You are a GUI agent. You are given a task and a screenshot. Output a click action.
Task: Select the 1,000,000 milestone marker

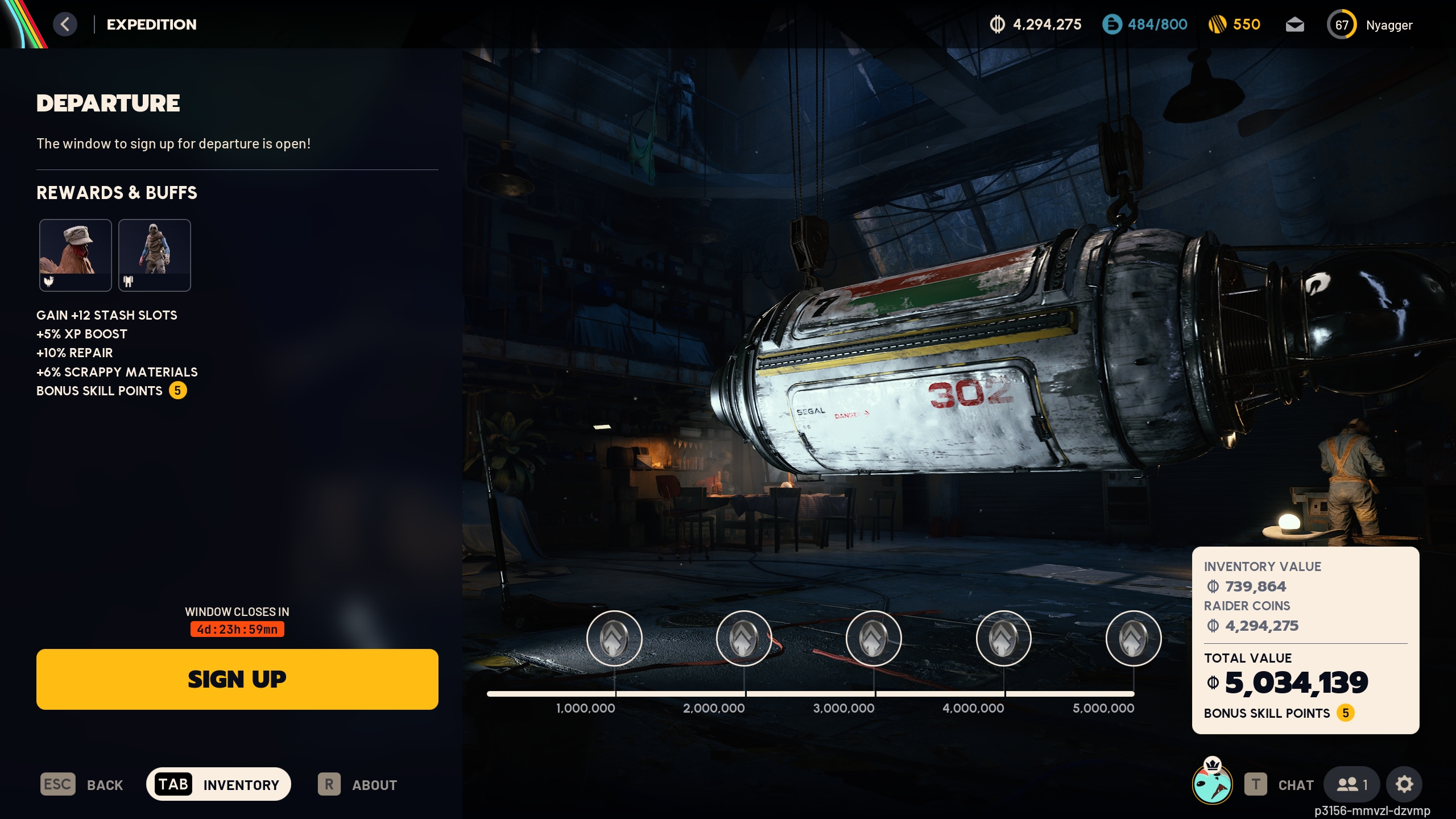[x=614, y=638]
